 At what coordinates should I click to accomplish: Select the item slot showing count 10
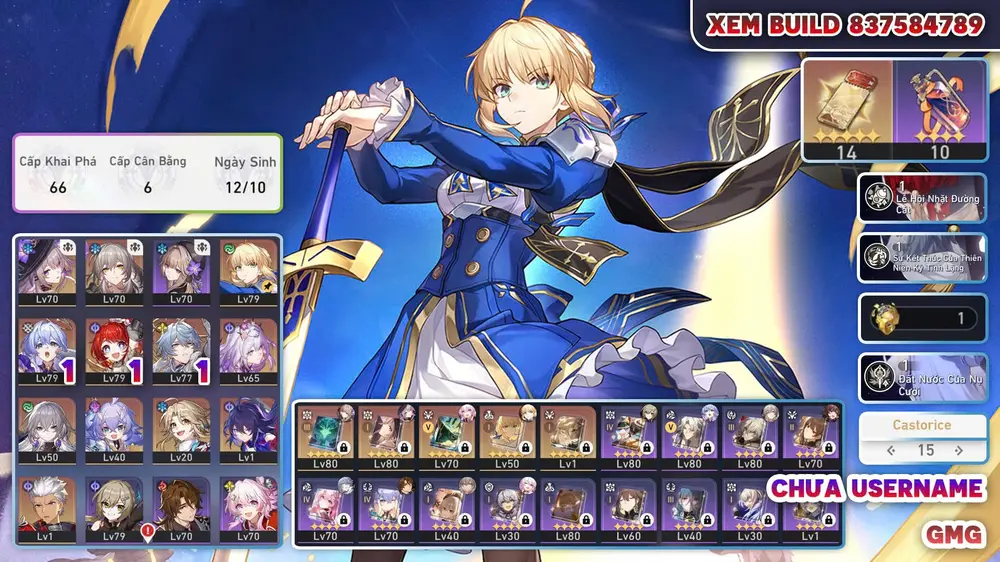[940, 109]
